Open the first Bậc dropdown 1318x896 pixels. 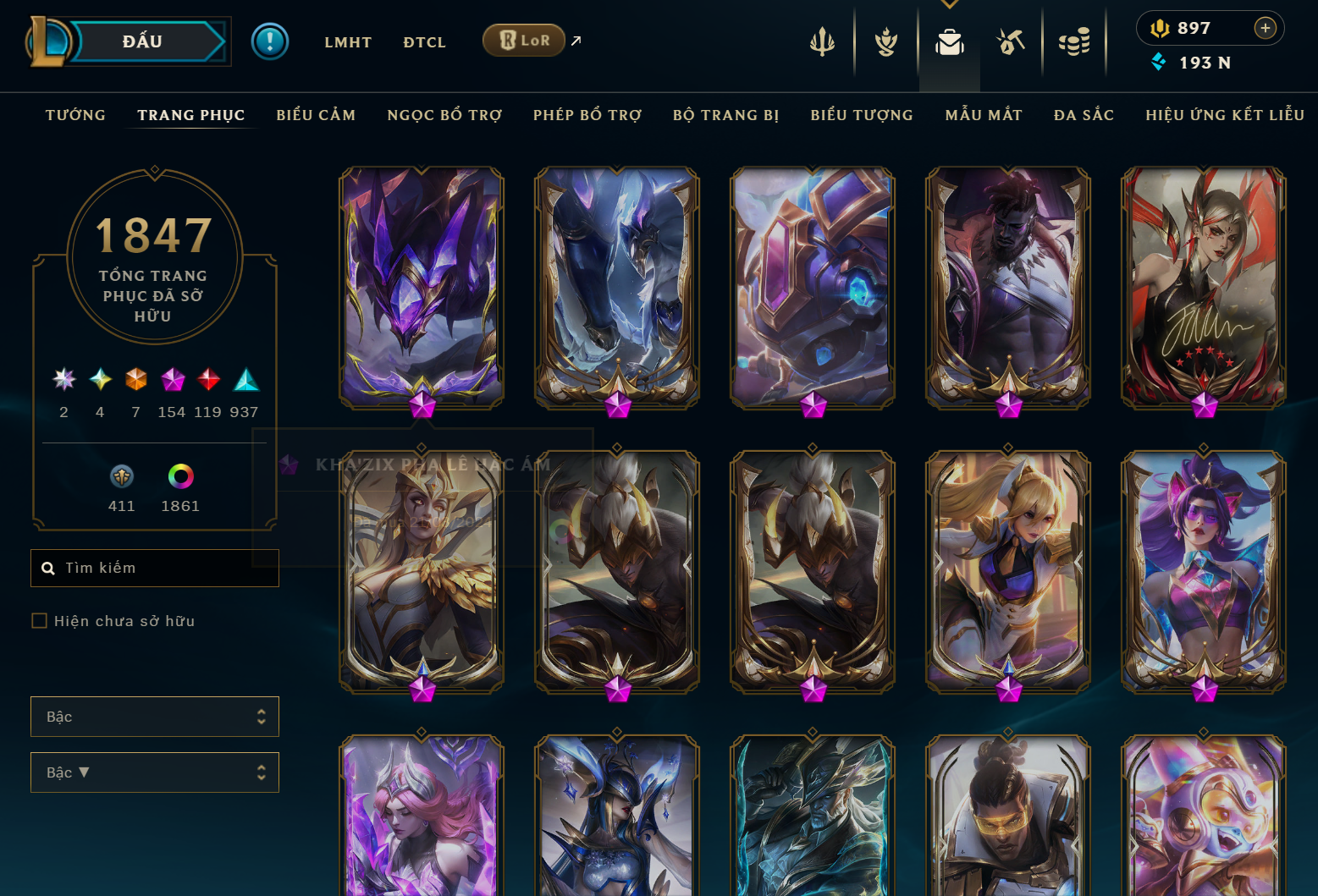155,717
